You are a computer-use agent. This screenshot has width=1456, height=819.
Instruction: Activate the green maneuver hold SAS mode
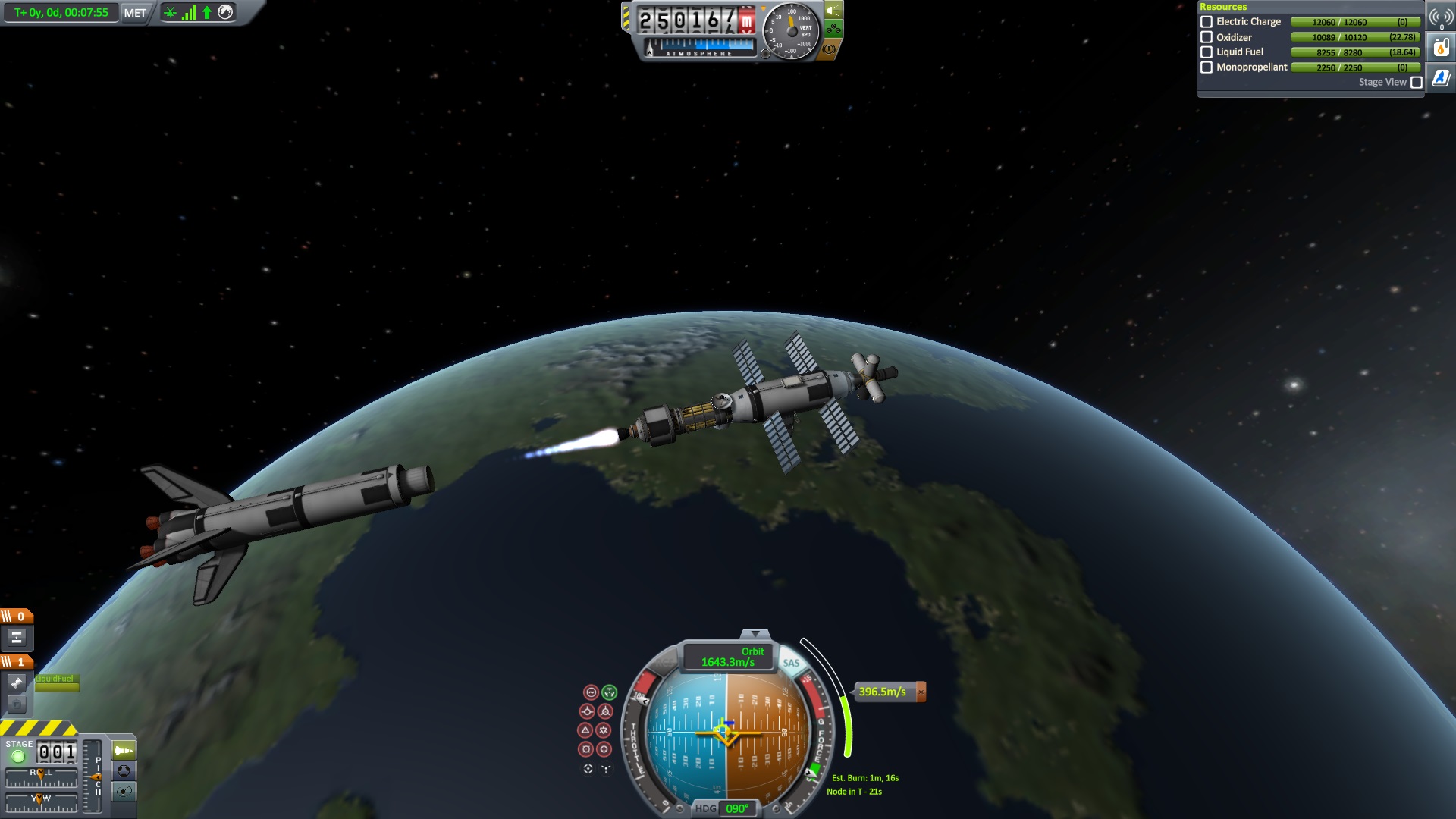pos(610,692)
